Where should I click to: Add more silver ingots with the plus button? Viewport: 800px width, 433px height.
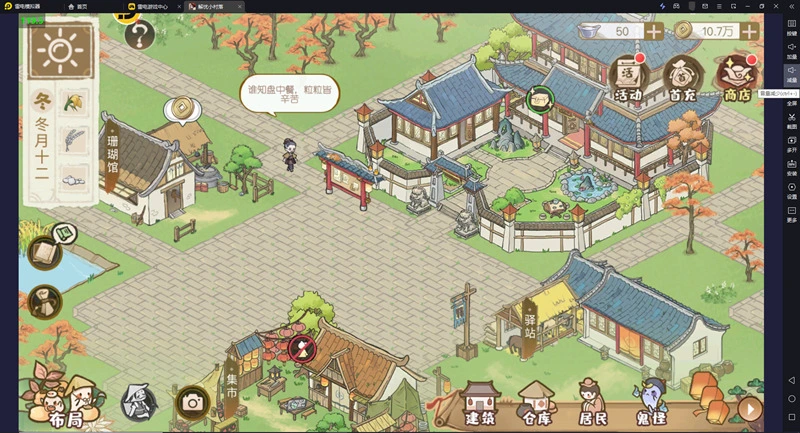(x=654, y=31)
